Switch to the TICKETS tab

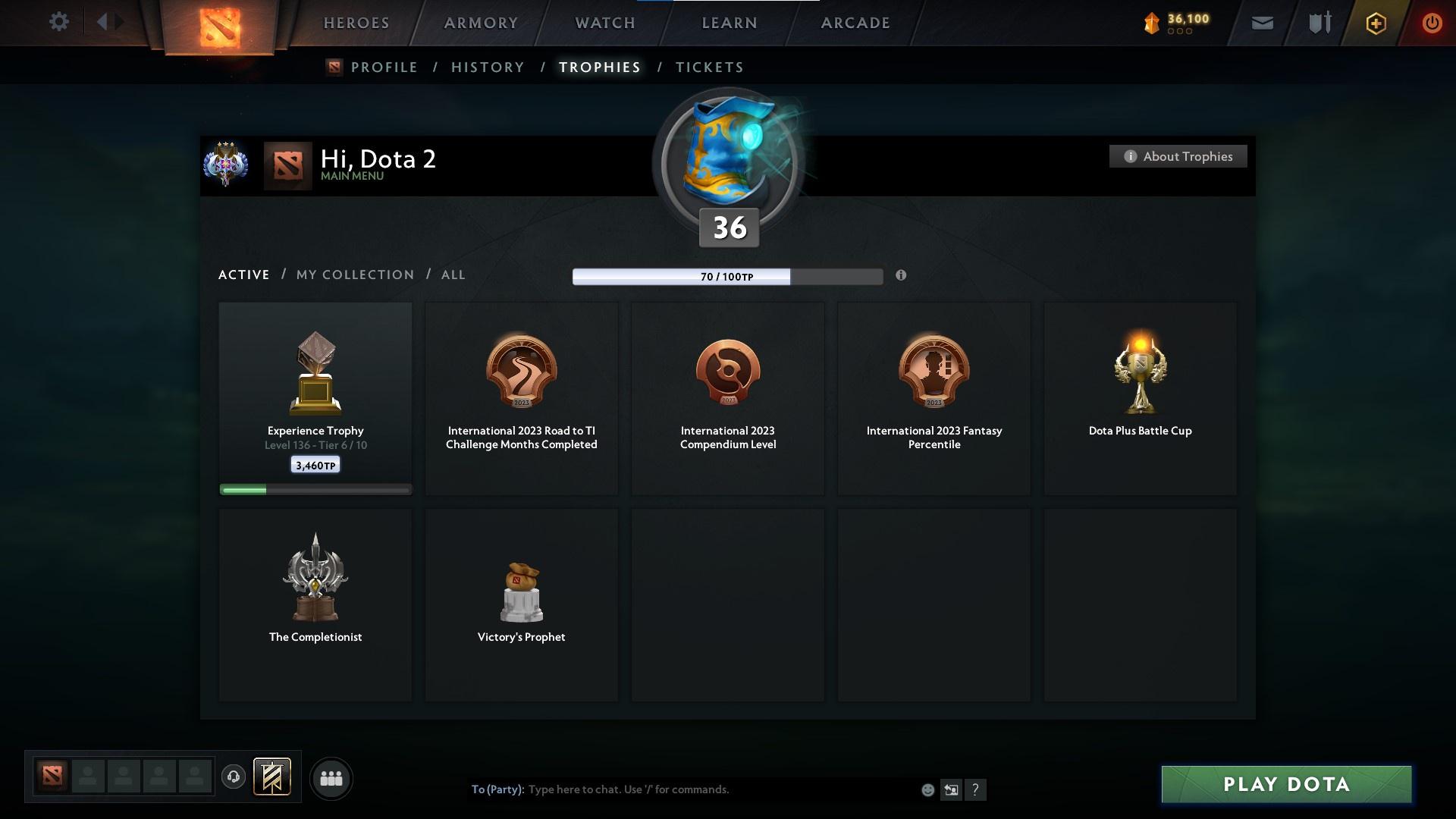click(709, 67)
